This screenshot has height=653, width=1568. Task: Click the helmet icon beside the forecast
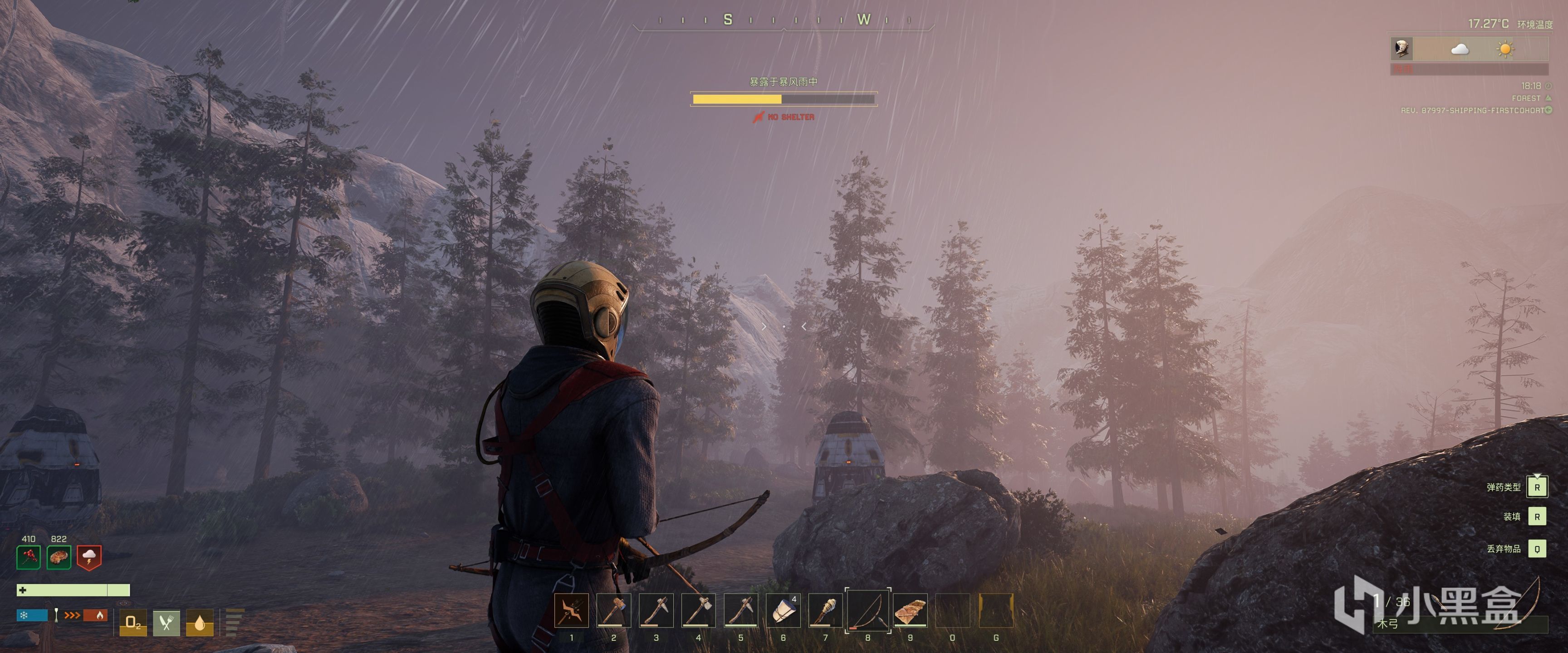1402,49
